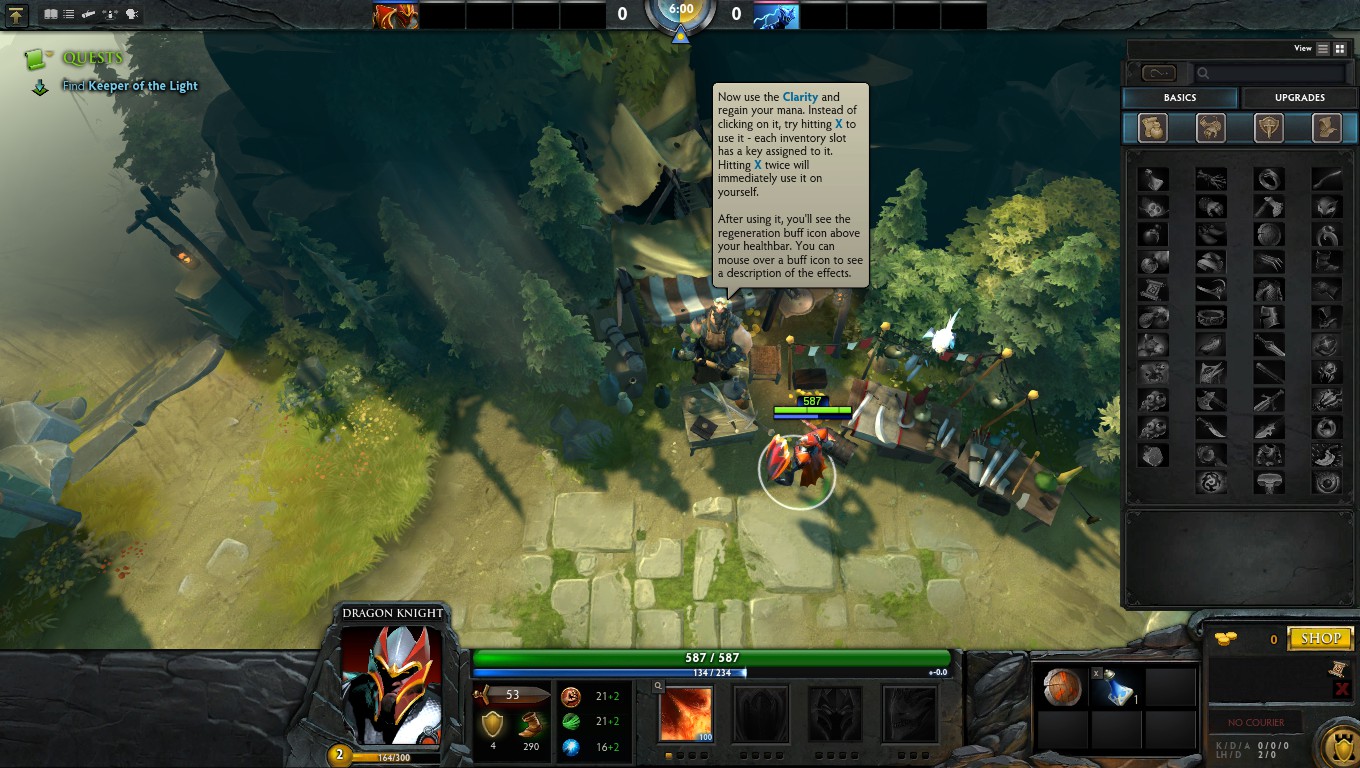Open the book icon in top bar
This screenshot has height=768, width=1360.
51,15
